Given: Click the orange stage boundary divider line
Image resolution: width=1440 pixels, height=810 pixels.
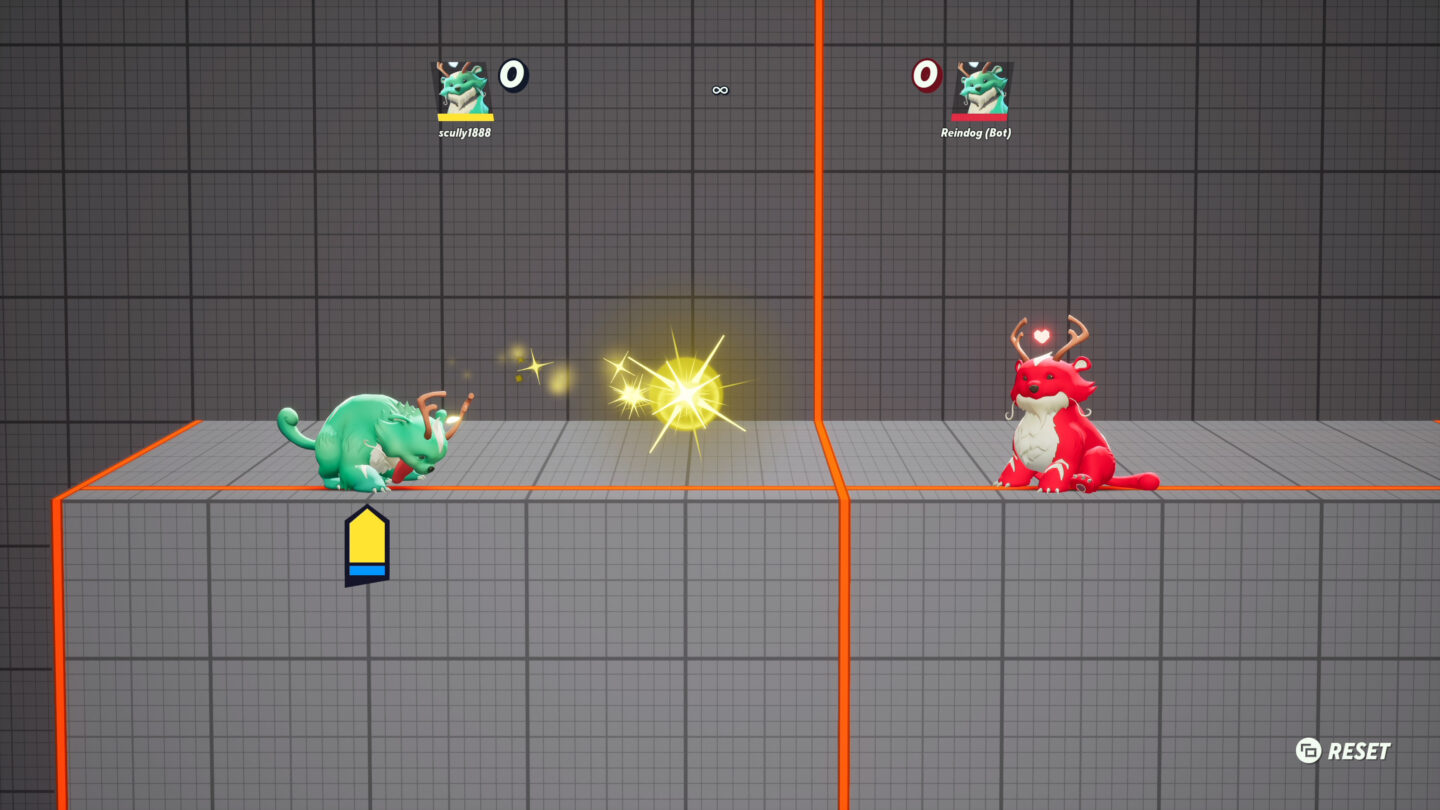Looking at the screenshot, I should (822, 250).
